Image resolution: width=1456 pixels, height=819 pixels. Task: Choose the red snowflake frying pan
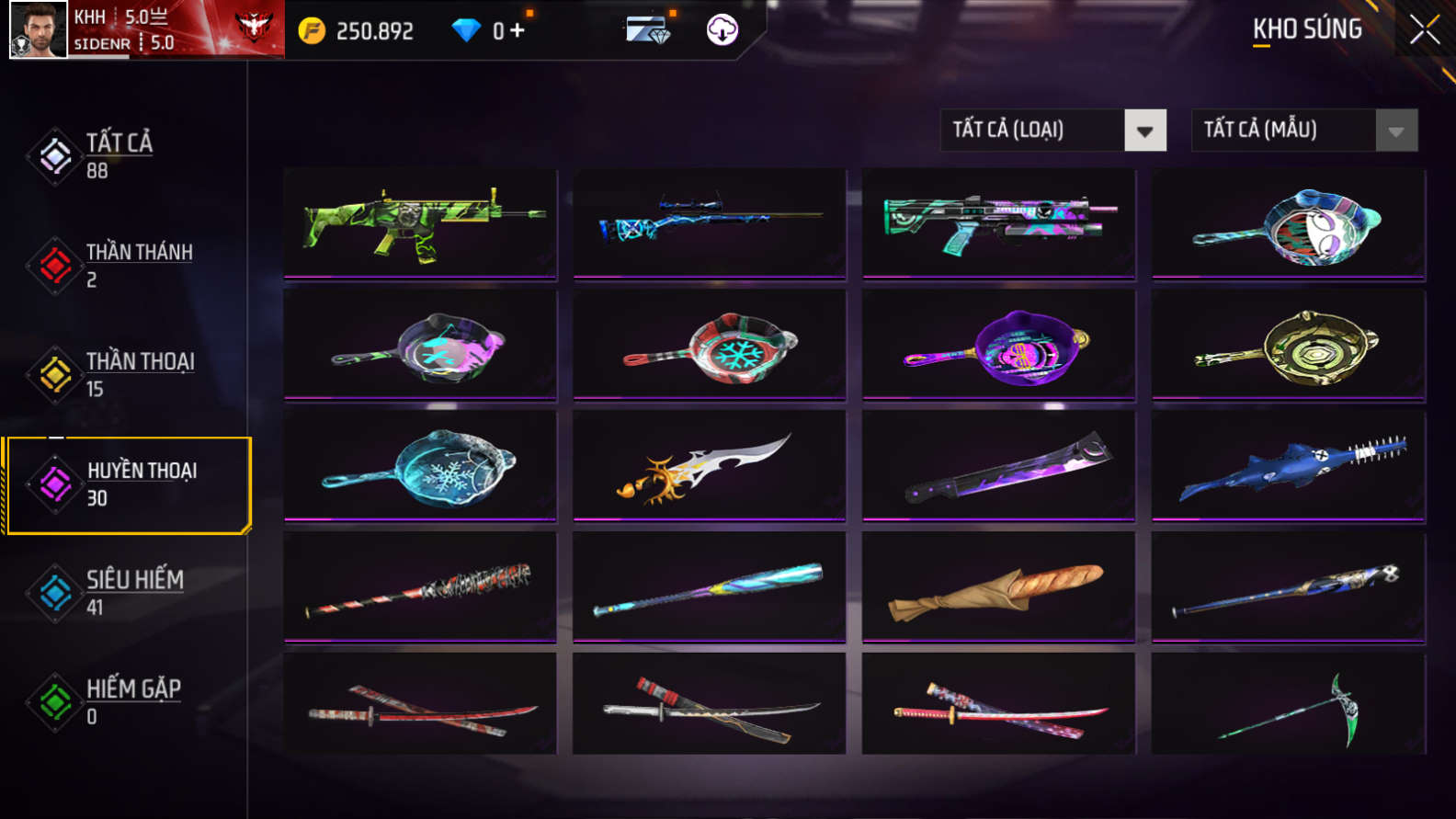tap(709, 346)
